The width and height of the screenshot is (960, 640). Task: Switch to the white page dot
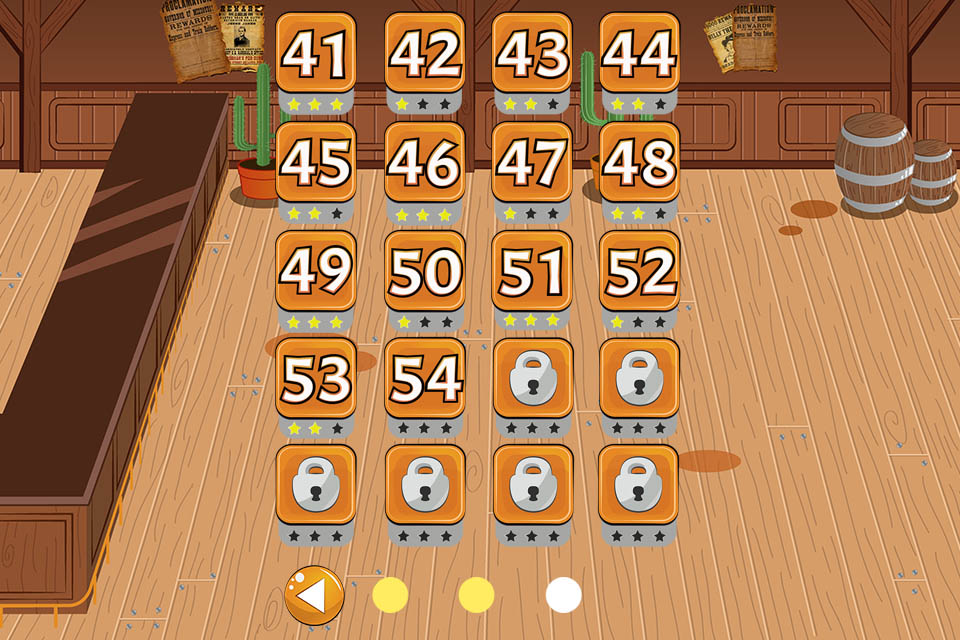pos(564,596)
